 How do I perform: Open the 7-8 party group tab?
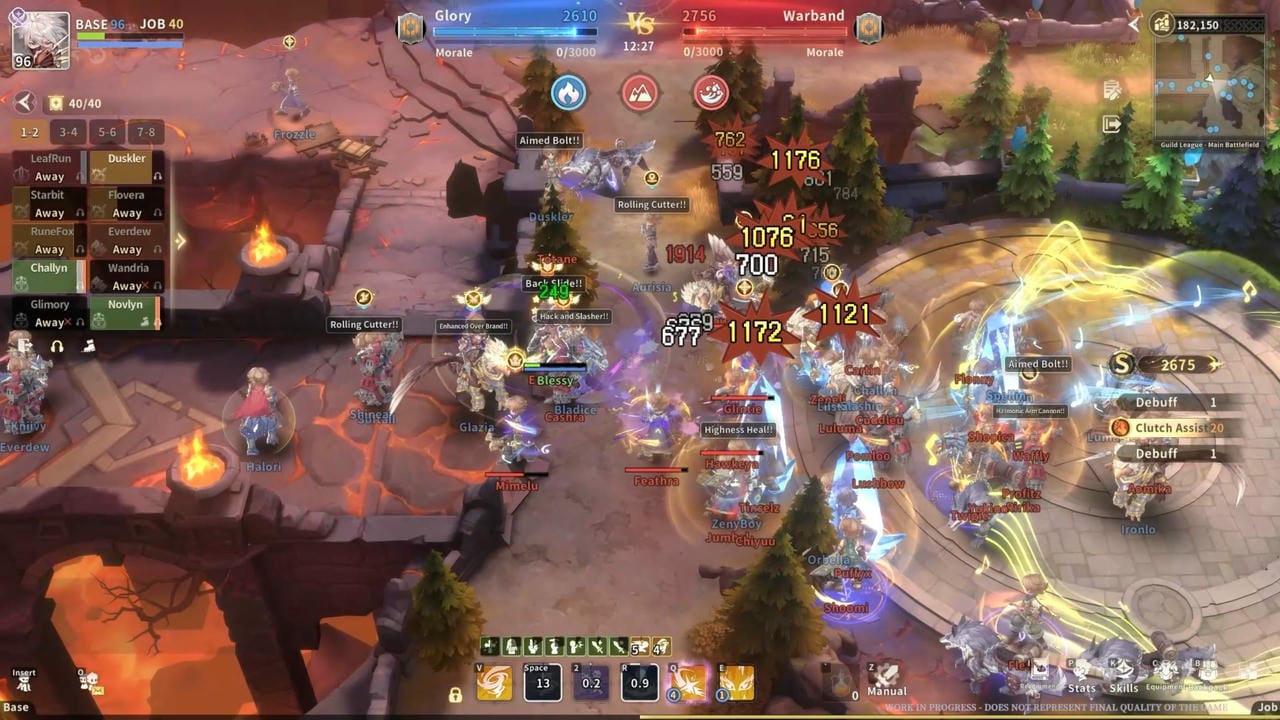146,132
